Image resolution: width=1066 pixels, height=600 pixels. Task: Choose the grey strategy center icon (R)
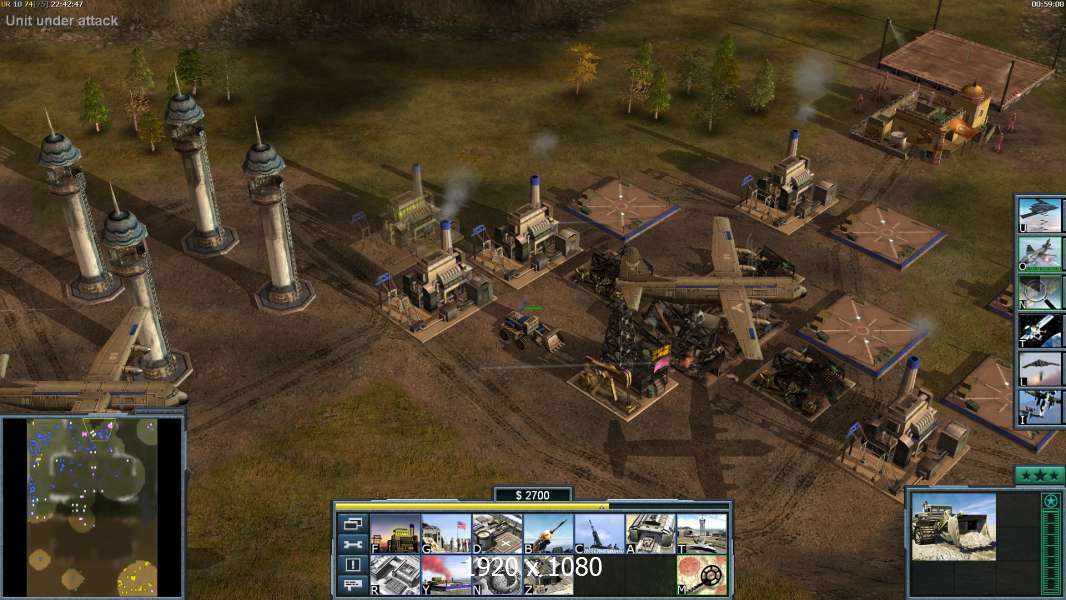coord(395,574)
